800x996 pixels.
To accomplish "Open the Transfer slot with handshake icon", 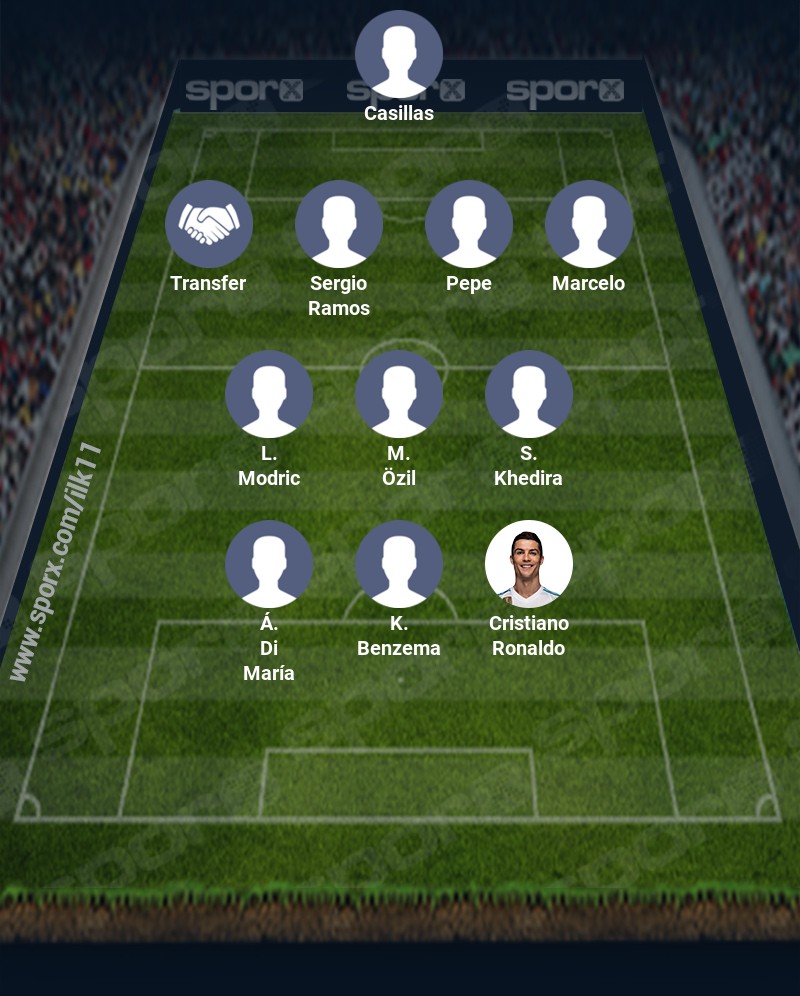I will pos(209,224).
